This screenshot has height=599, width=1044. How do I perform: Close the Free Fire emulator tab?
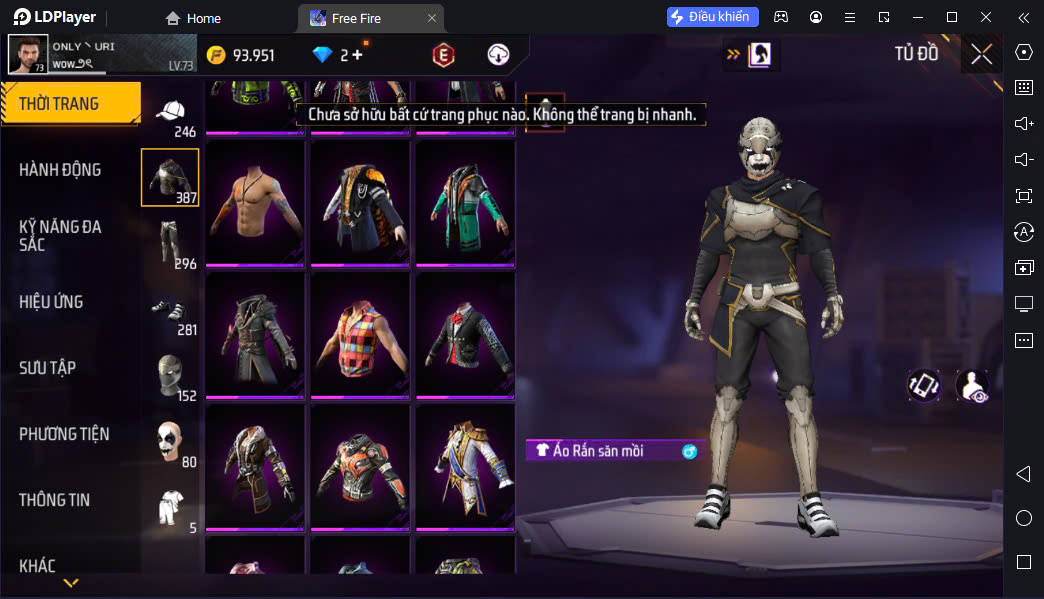(432, 18)
